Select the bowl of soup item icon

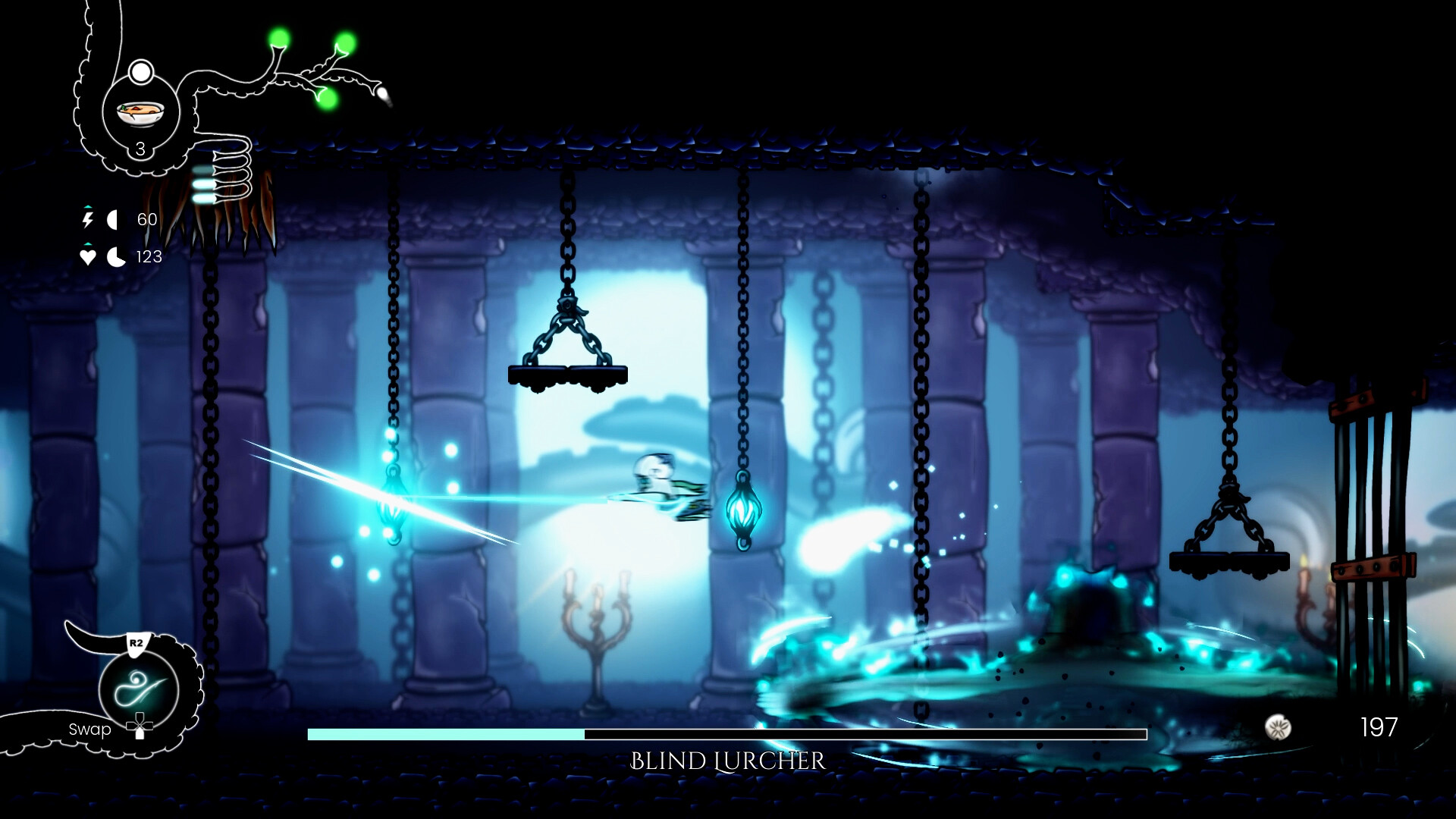click(x=140, y=114)
